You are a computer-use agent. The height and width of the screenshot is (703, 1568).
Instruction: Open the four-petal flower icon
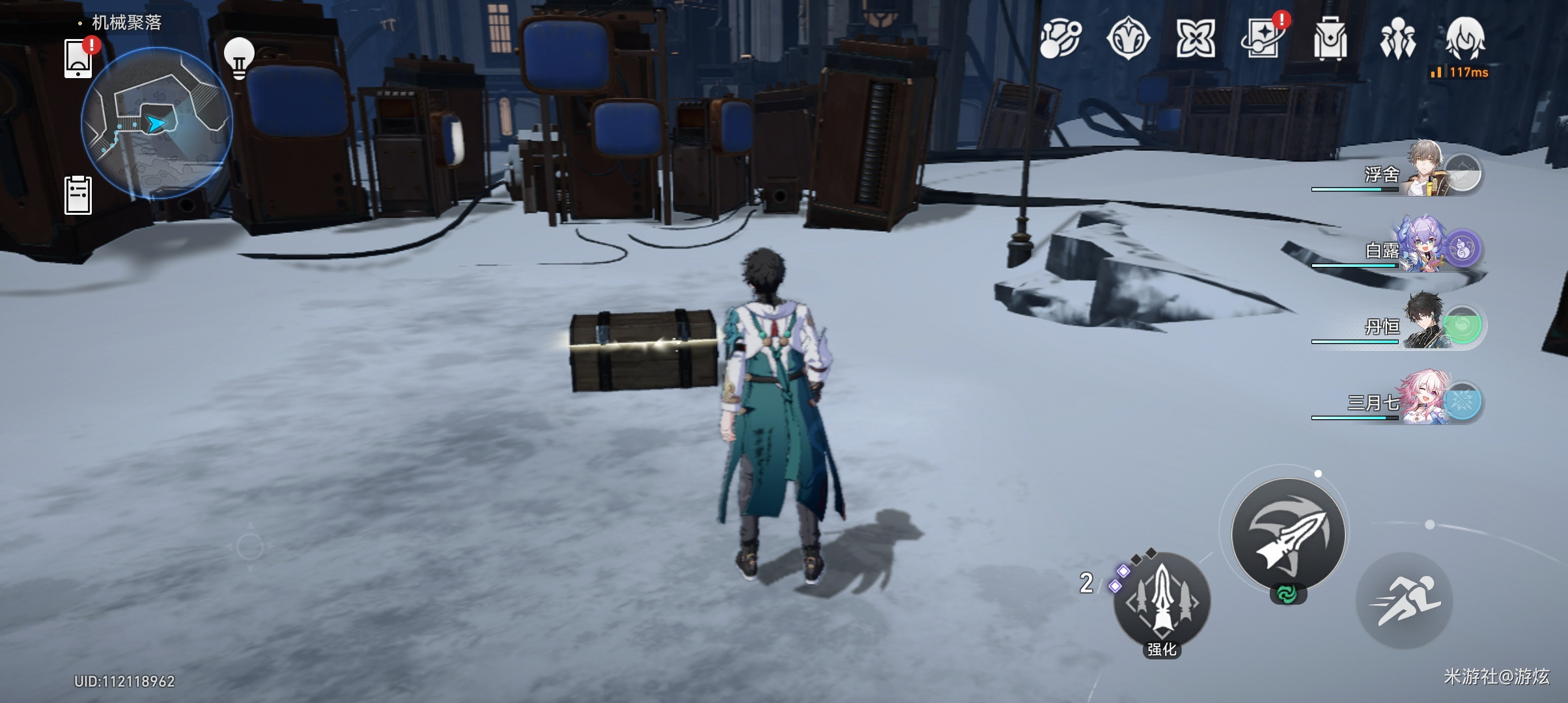pyautogui.click(x=1196, y=38)
